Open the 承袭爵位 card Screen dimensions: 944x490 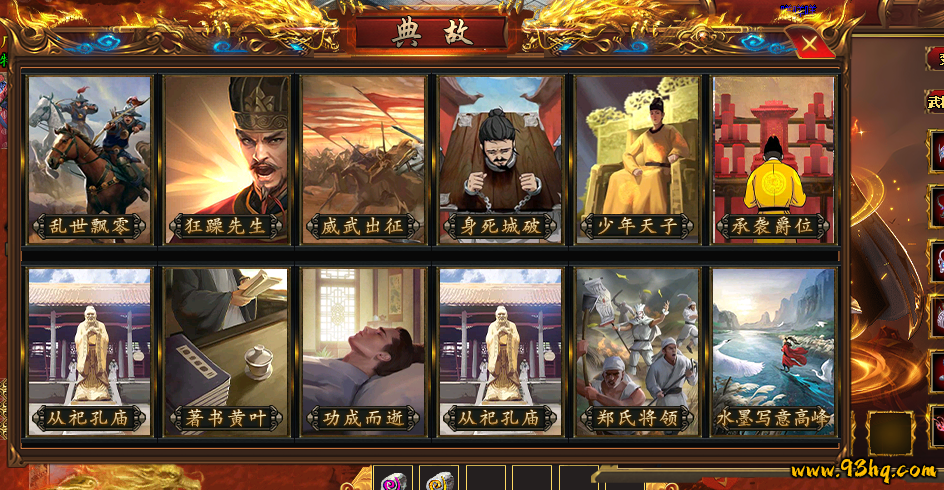click(775, 160)
